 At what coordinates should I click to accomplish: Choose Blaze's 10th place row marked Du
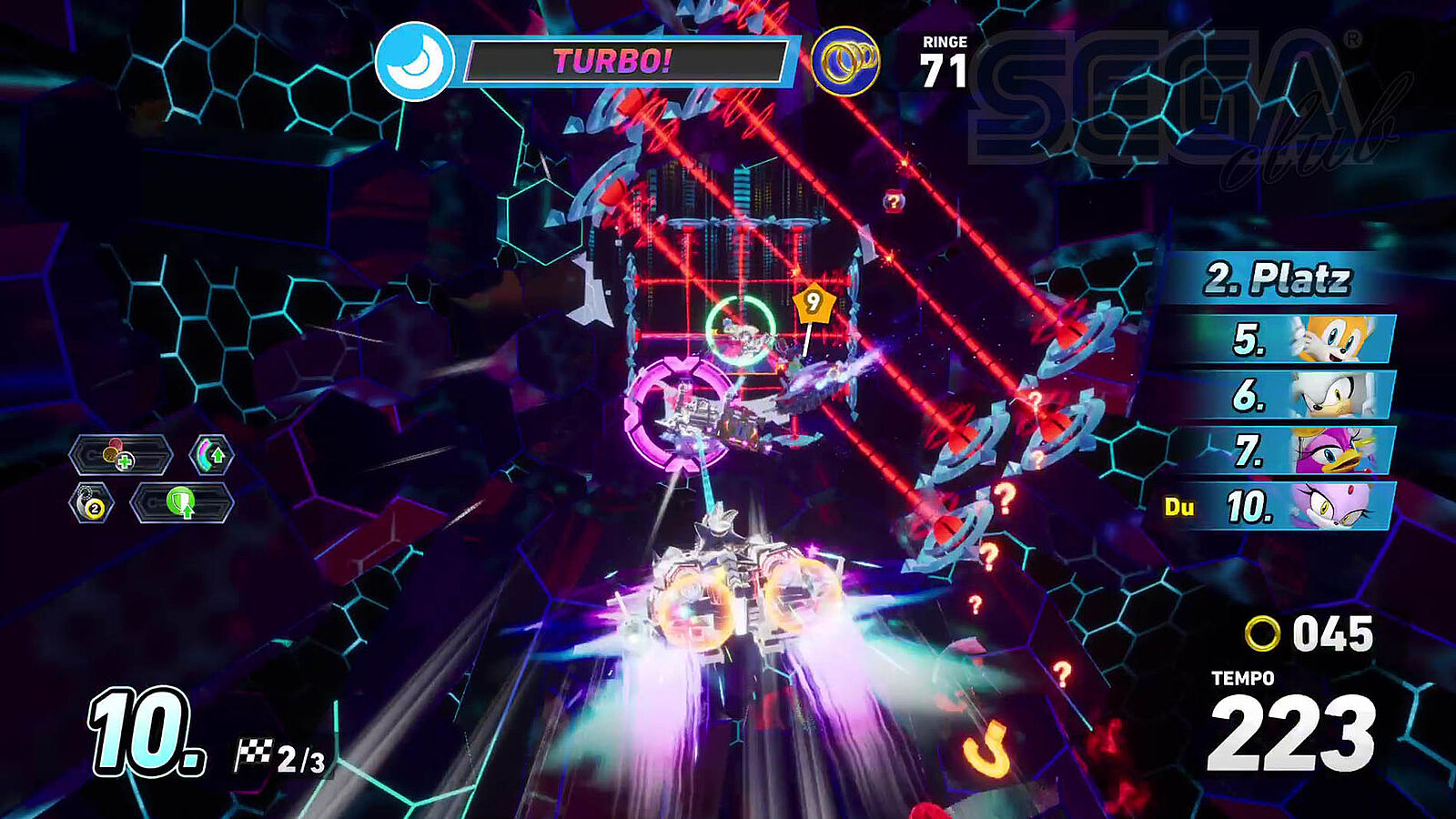click(1283, 506)
